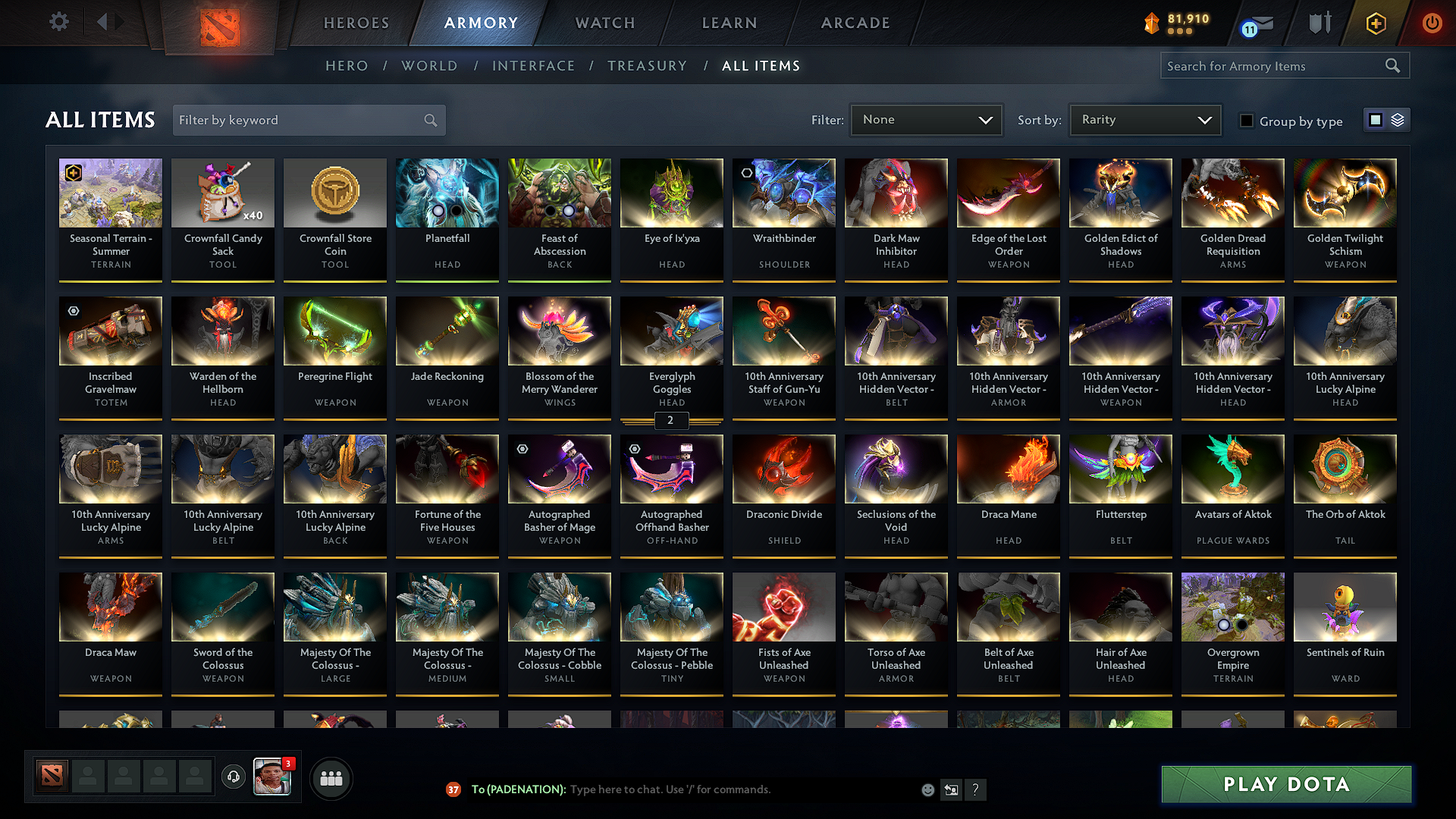Open the settings gear icon
The image size is (1456, 819).
(x=58, y=22)
